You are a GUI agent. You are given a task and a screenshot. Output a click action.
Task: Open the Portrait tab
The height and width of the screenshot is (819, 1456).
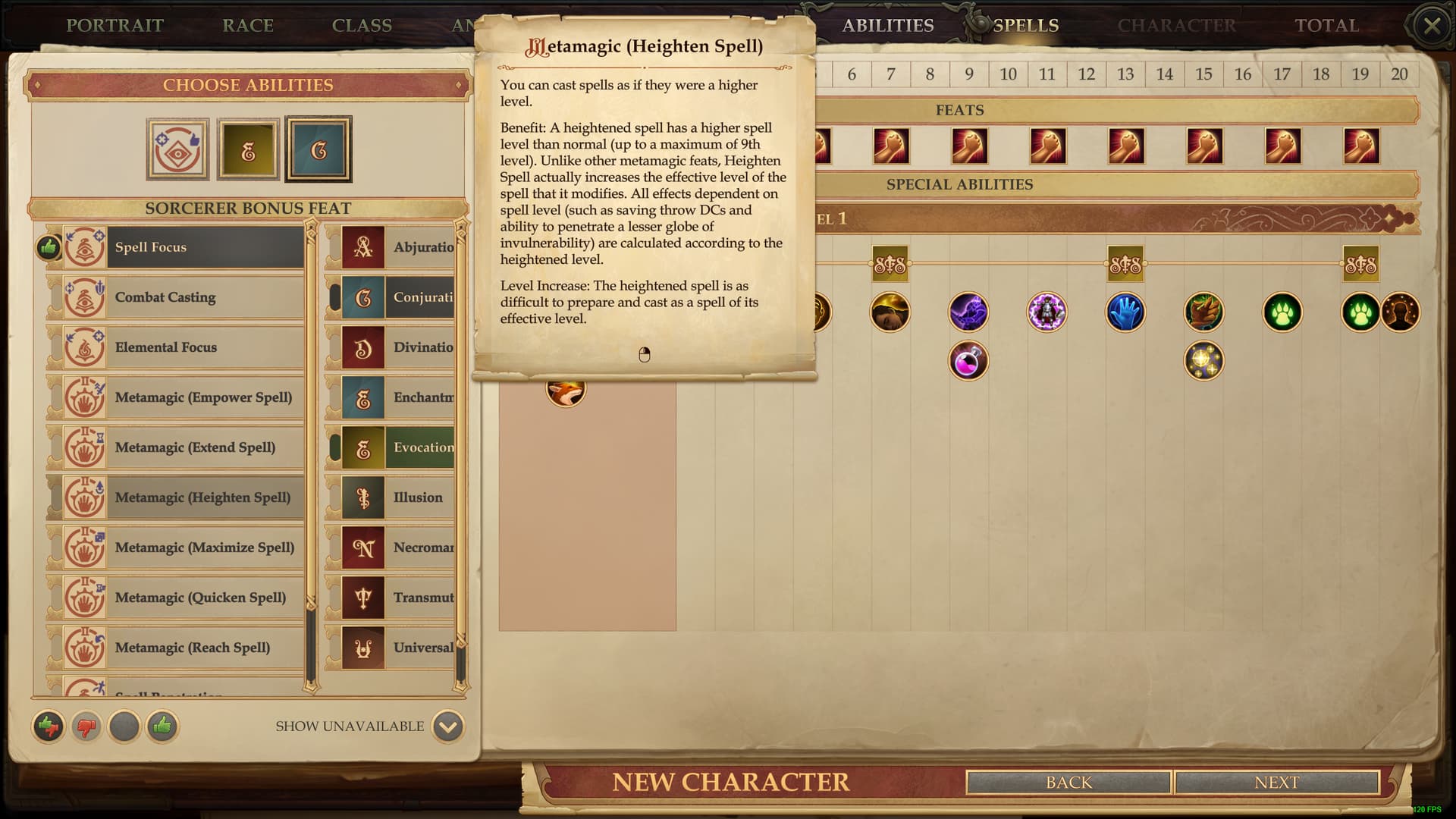(x=115, y=25)
